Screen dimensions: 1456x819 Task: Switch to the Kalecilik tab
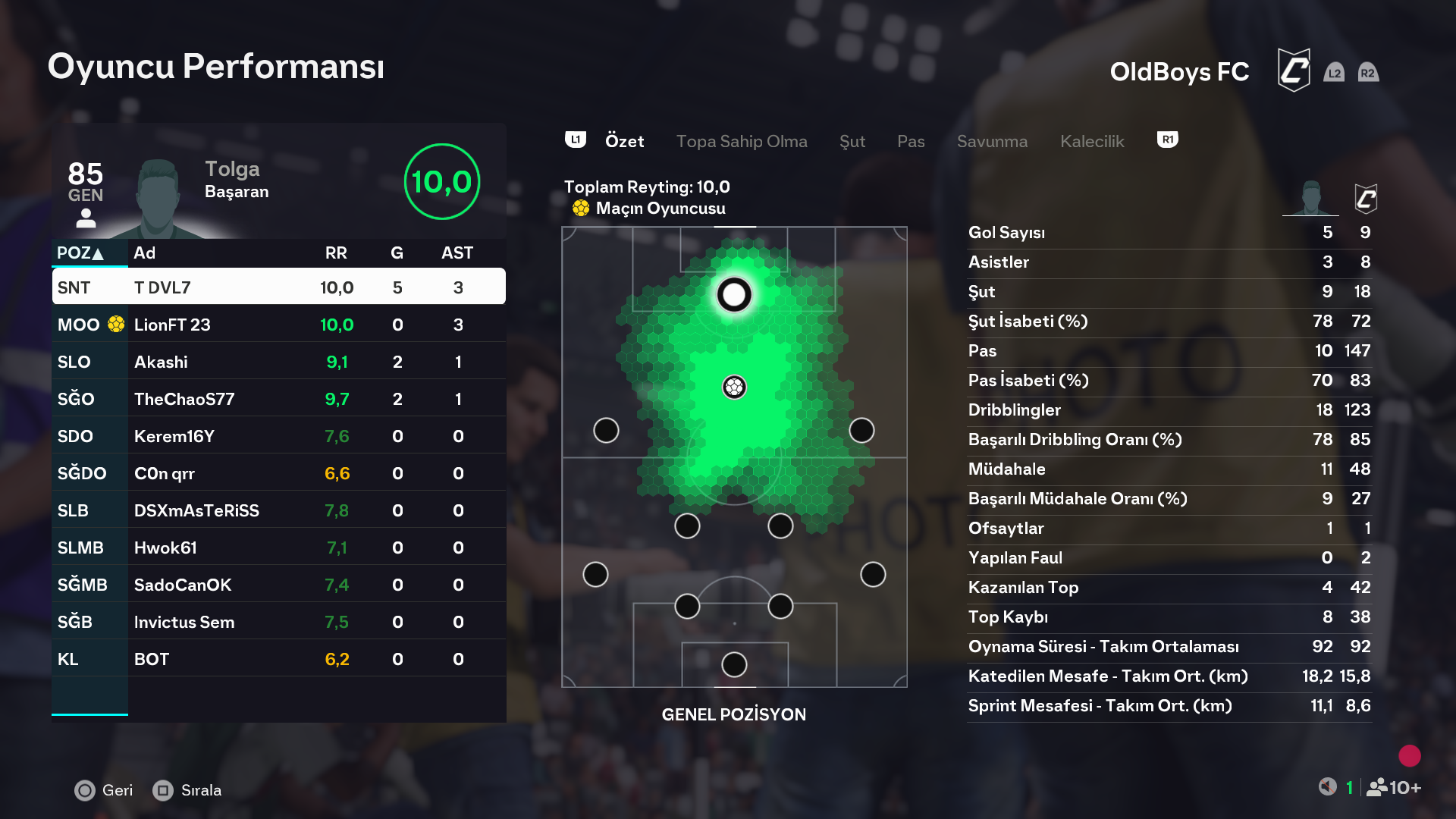click(1091, 141)
